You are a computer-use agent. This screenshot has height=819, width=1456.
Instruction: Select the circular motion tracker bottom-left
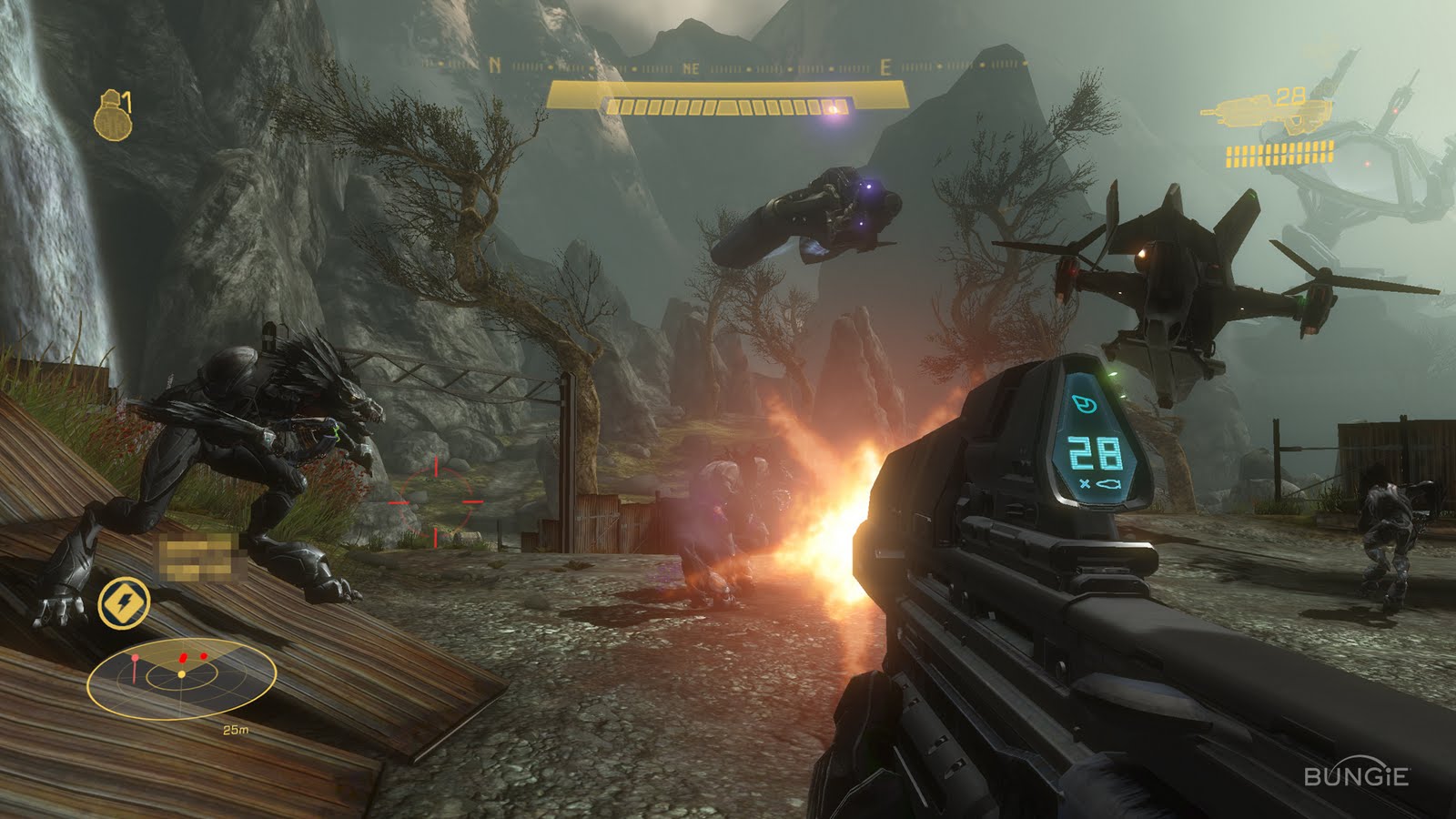coord(180,678)
